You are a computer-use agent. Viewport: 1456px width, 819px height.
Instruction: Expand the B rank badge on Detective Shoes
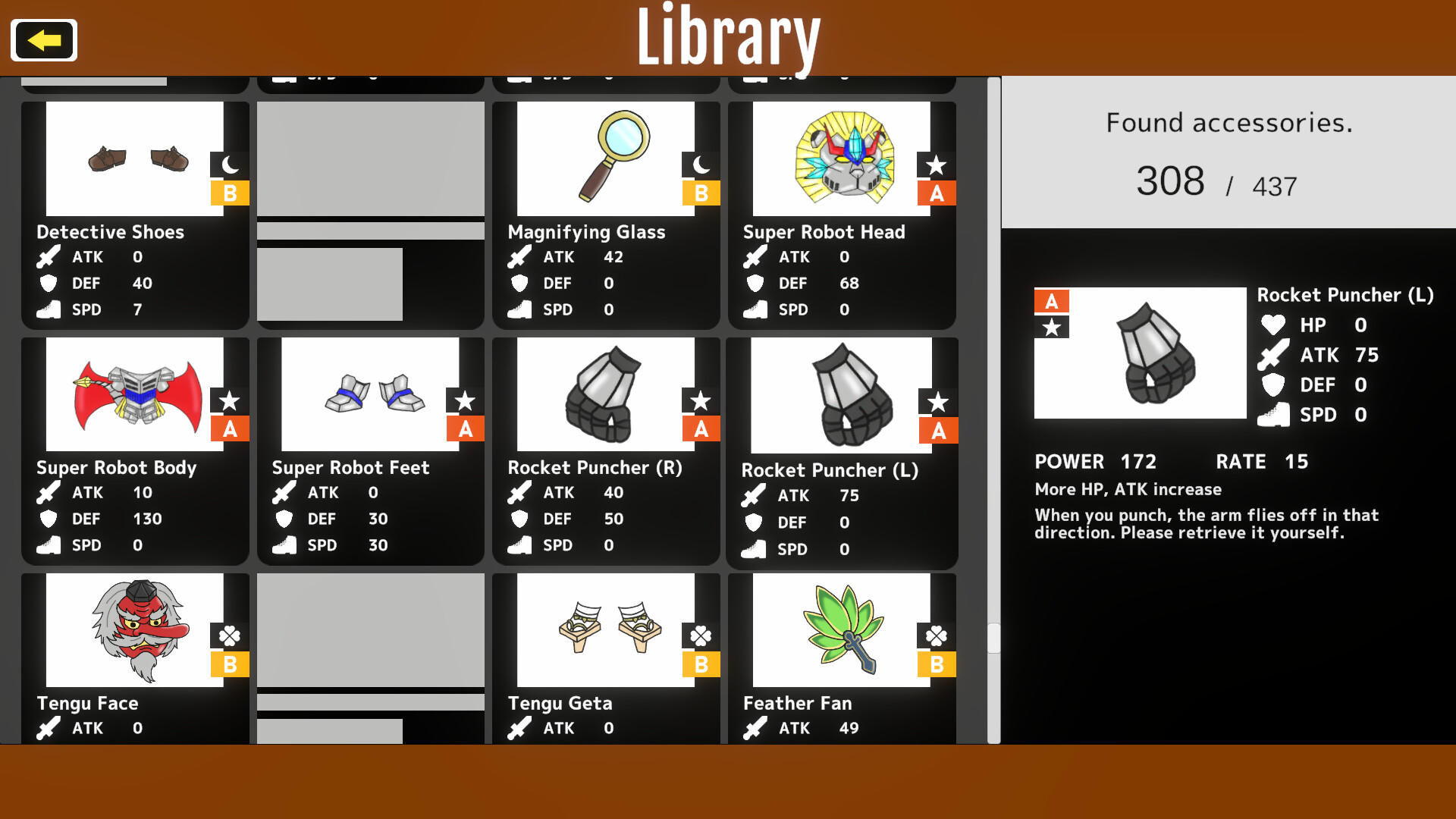[x=231, y=193]
